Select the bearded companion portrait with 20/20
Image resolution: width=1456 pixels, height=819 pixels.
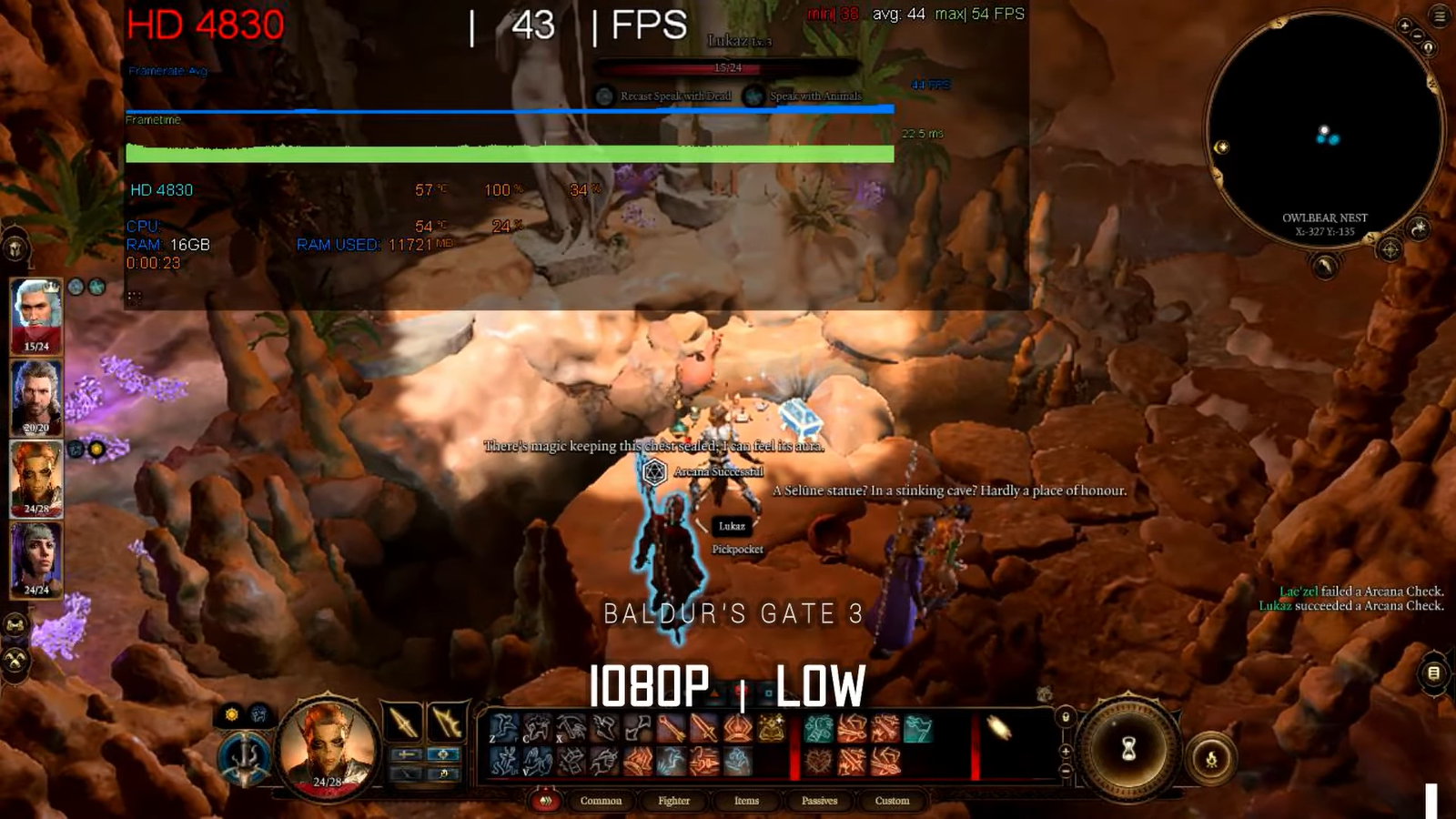tap(36, 395)
